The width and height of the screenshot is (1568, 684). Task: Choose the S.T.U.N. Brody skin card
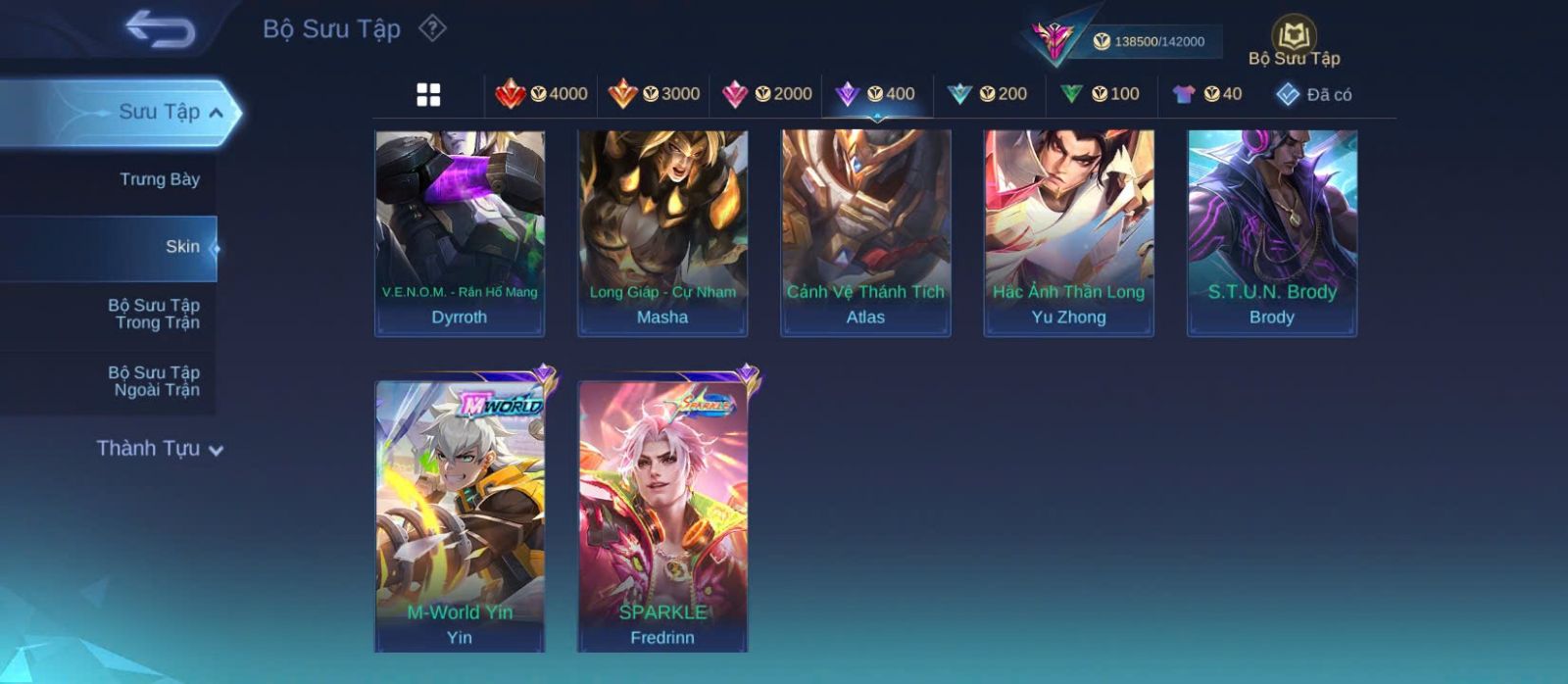[x=1272, y=232]
